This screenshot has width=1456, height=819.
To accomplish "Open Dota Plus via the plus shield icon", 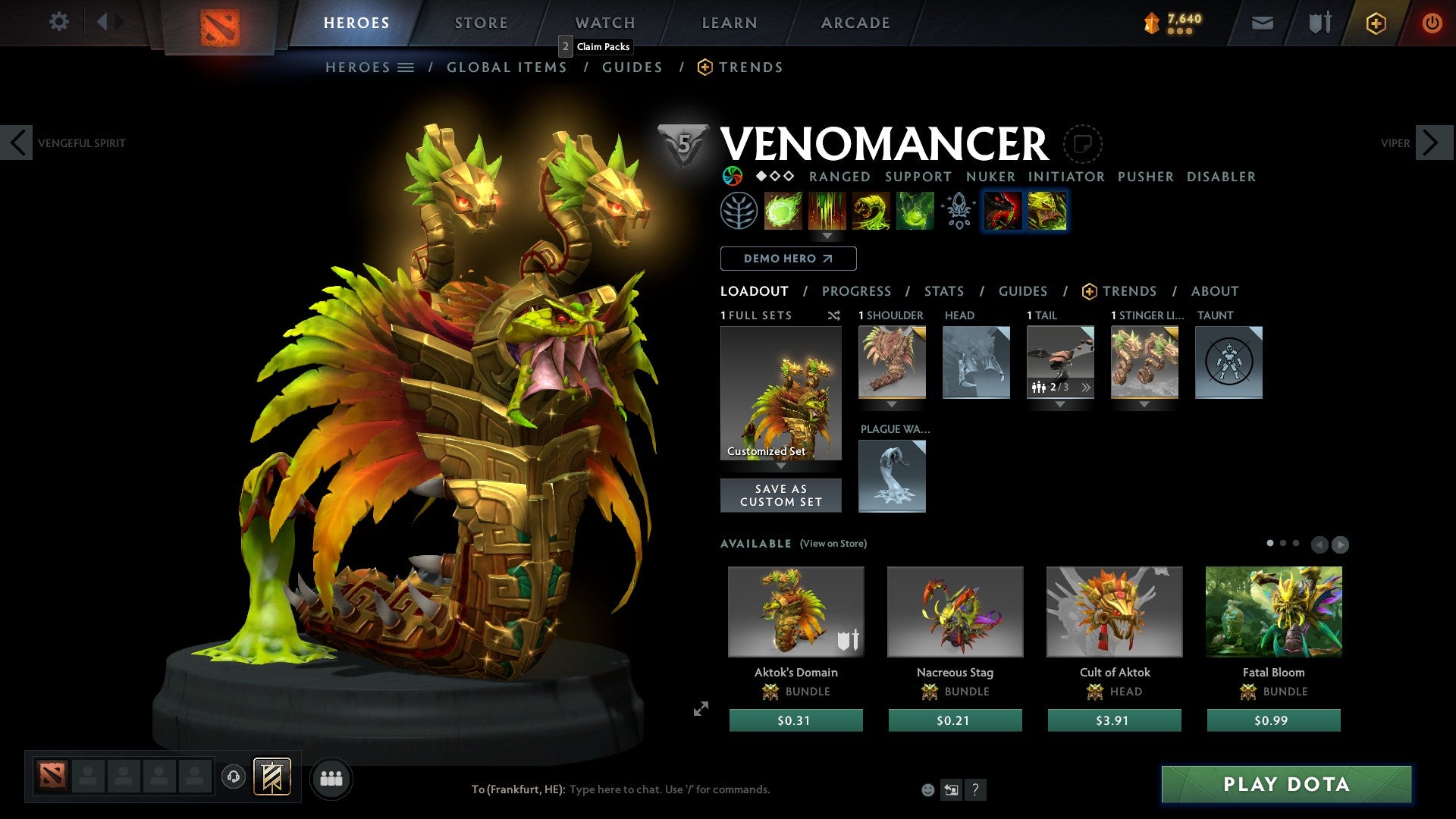I will [x=1376, y=23].
